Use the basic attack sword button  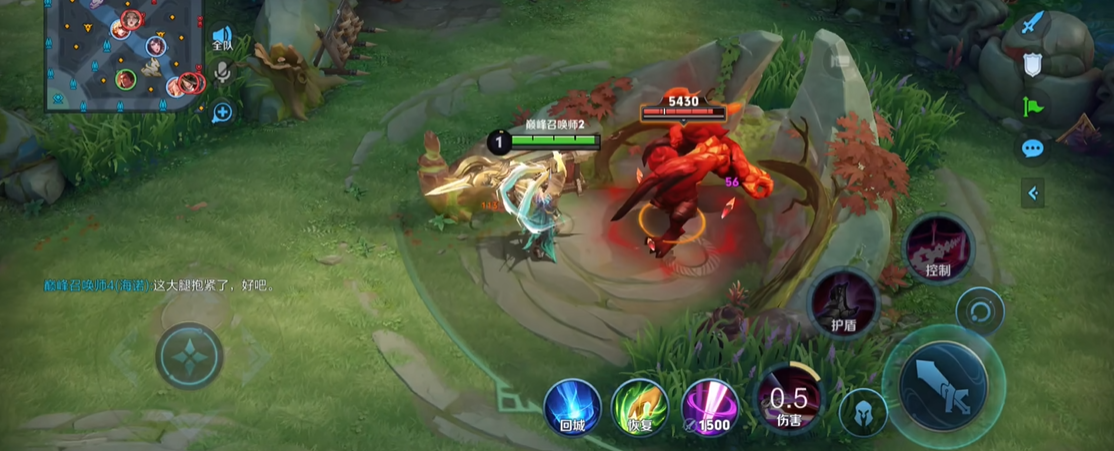coord(942,385)
